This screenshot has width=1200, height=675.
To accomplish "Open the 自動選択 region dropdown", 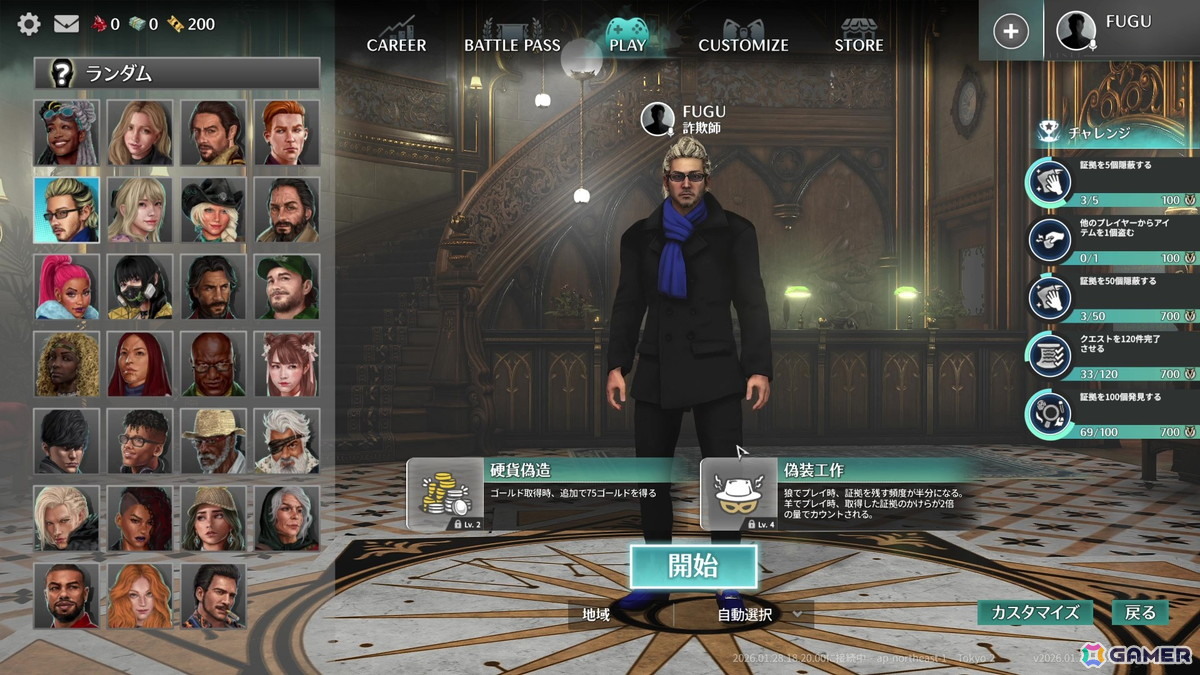I will 759,614.
